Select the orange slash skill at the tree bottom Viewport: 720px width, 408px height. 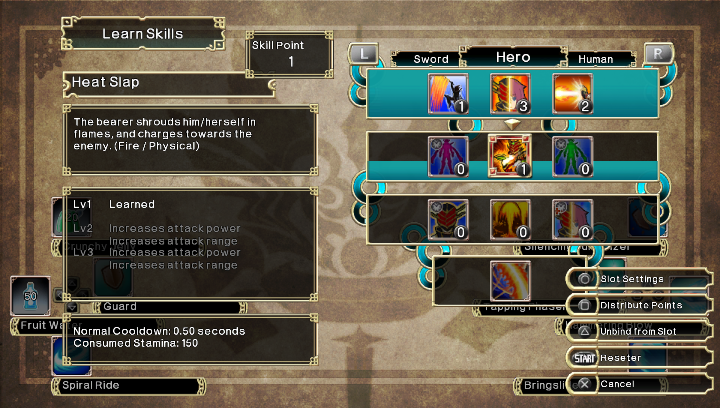point(509,279)
